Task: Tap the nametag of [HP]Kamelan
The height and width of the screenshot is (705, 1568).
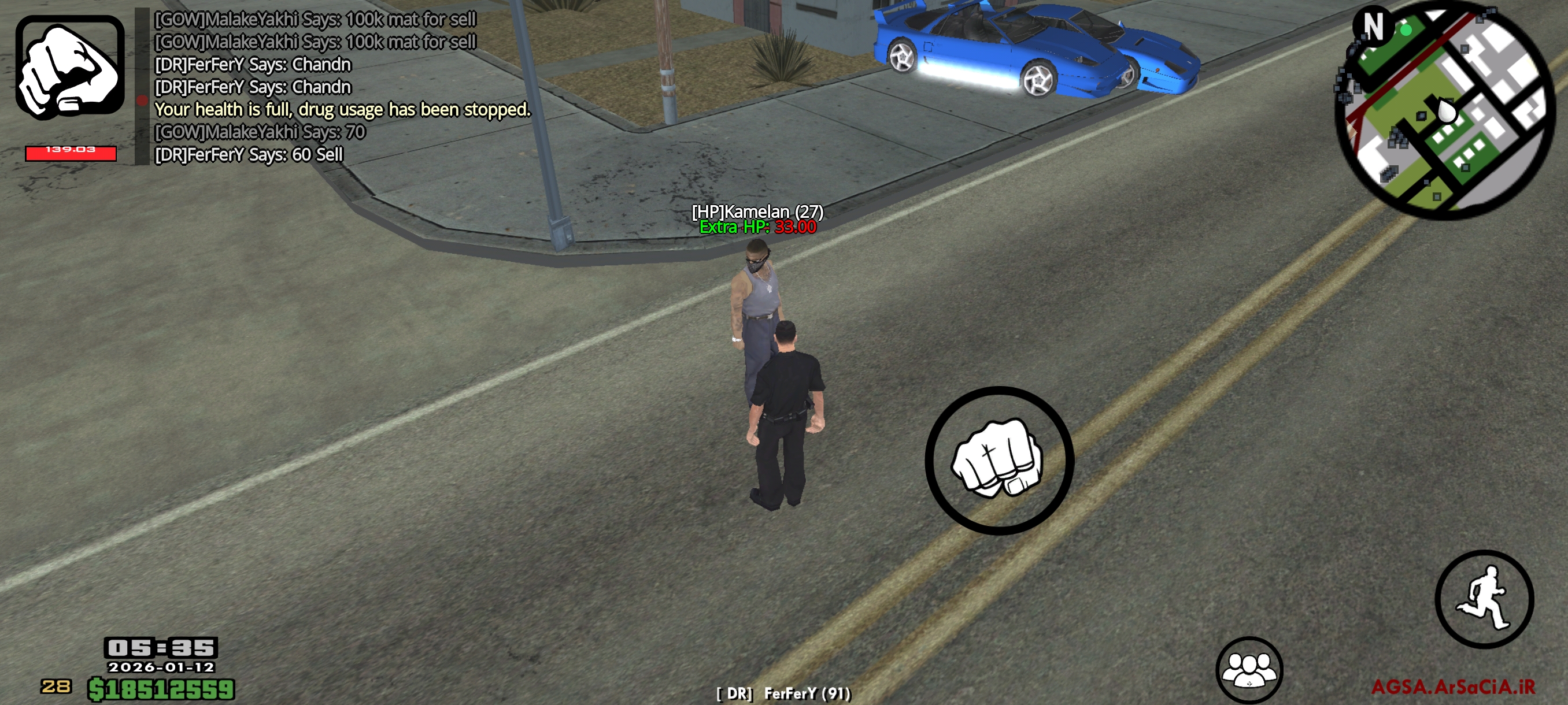Action: [758, 211]
